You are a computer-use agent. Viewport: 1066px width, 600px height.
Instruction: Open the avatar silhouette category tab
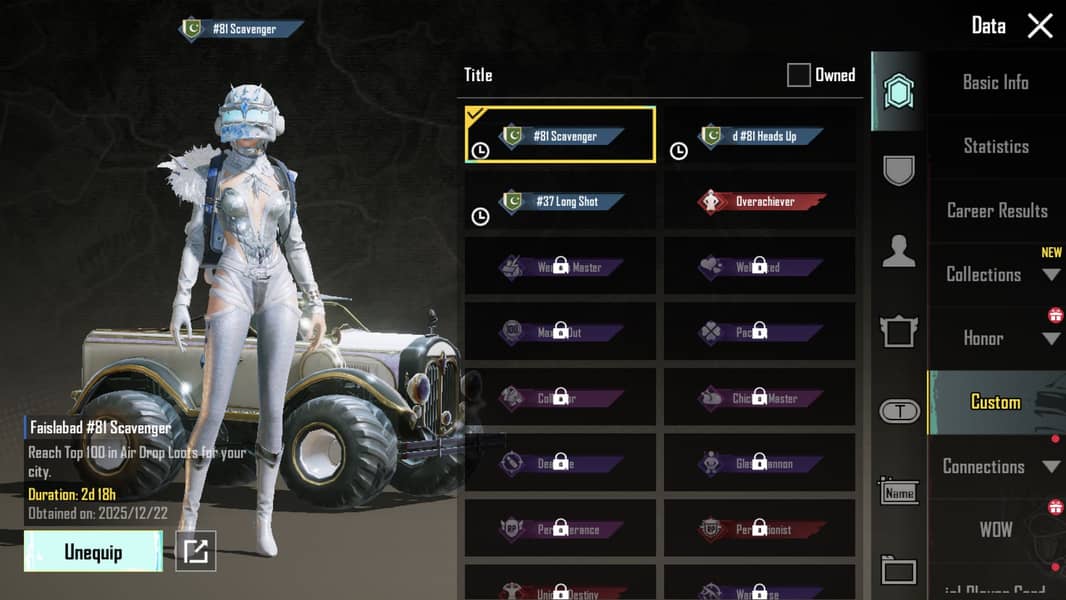[898, 251]
